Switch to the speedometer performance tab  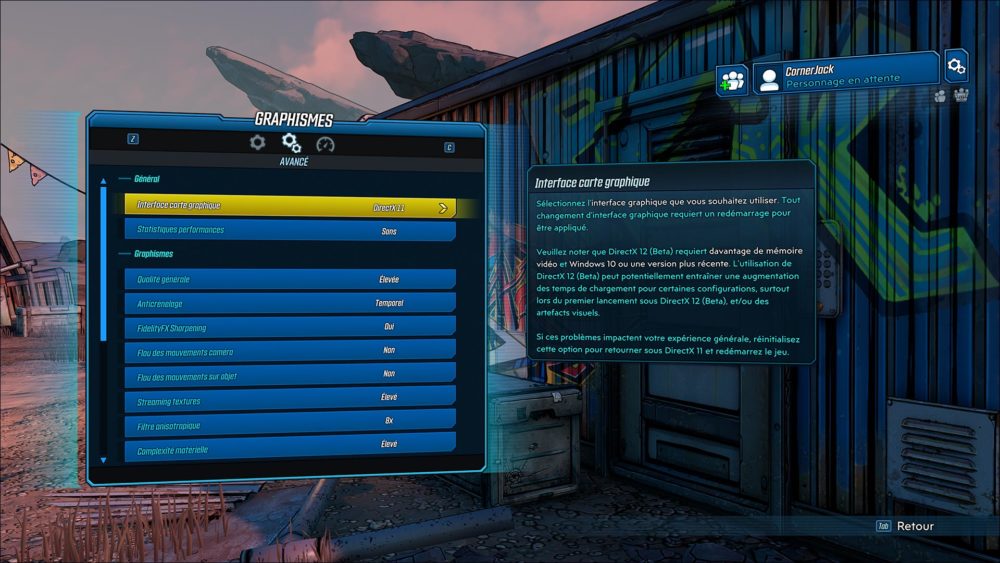325,144
